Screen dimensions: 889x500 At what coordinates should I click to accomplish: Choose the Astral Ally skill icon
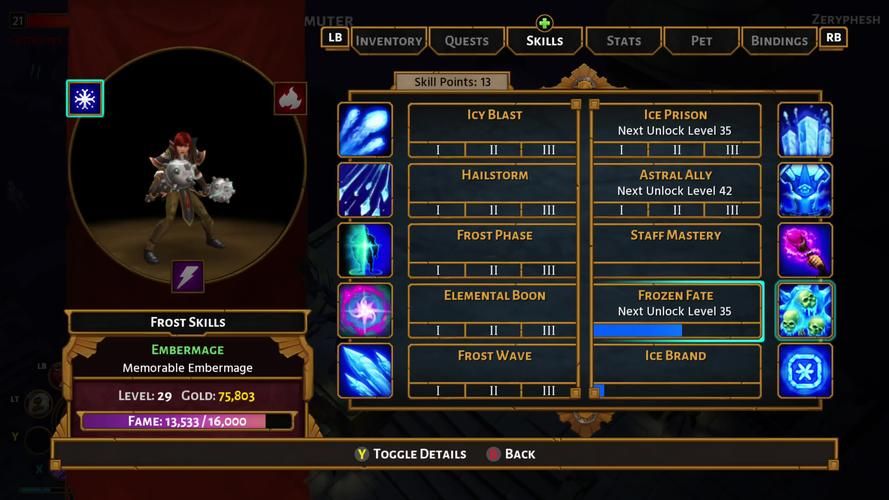point(805,190)
